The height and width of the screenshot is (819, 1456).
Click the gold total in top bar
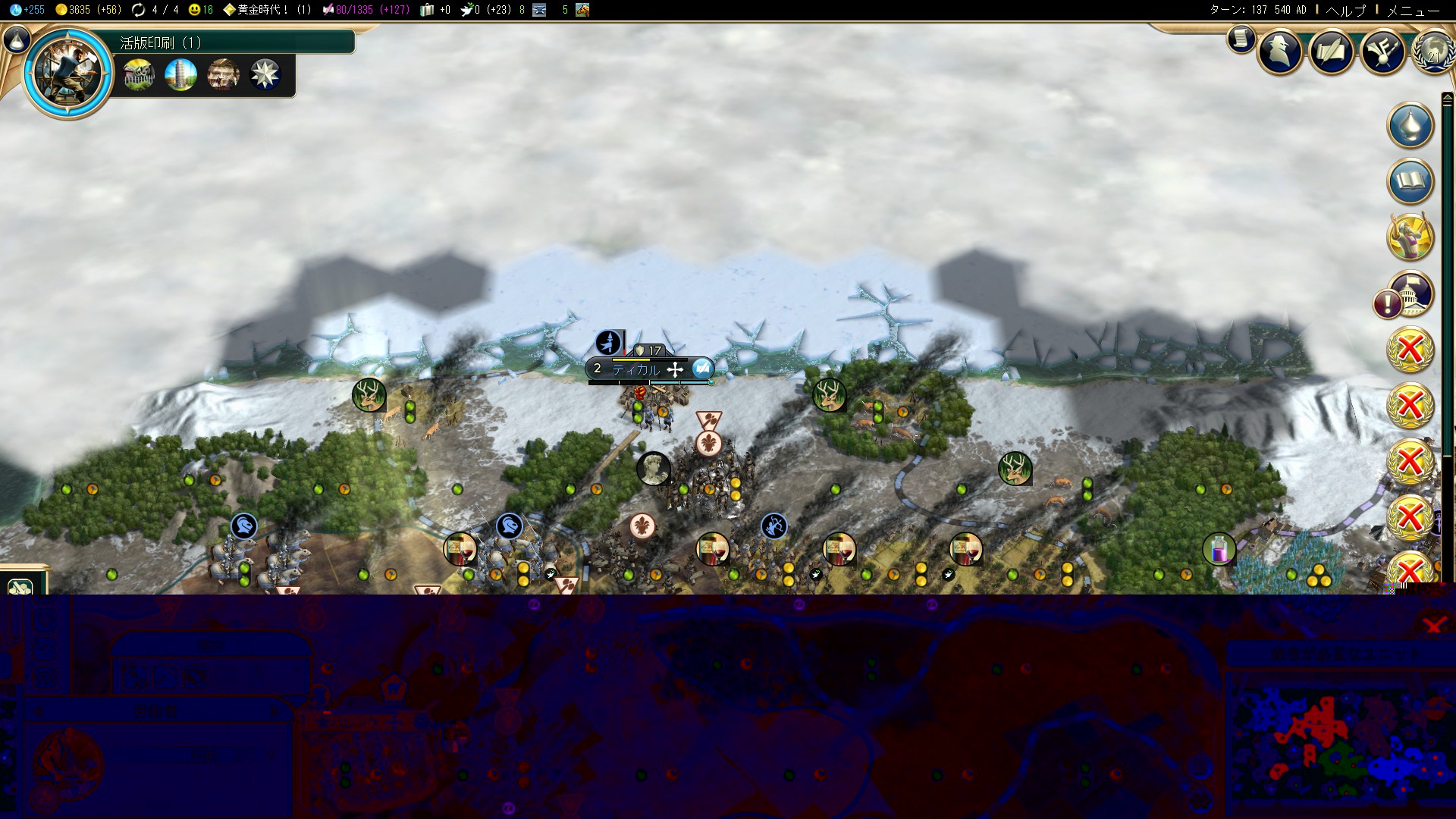coord(88,10)
